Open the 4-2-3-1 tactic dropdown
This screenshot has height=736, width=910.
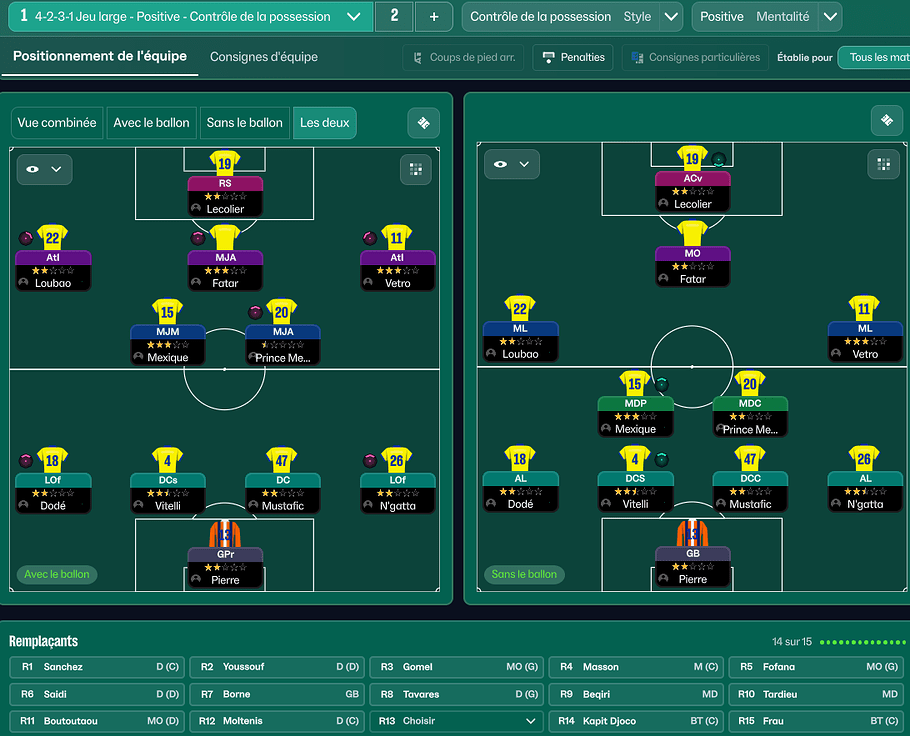pos(353,17)
